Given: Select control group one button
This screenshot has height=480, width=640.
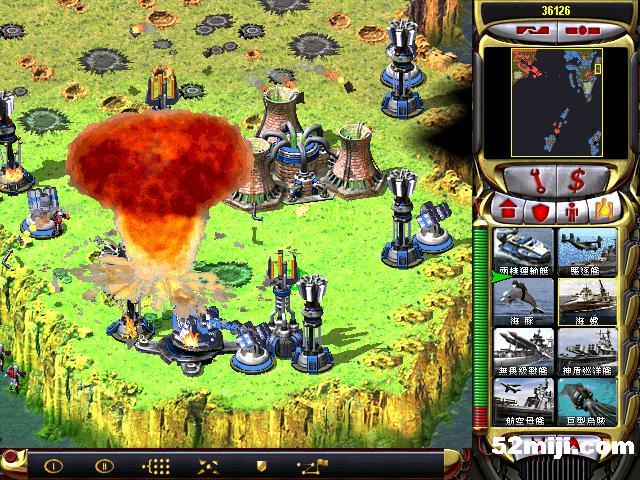Looking at the screenshot, I should 53,465.
